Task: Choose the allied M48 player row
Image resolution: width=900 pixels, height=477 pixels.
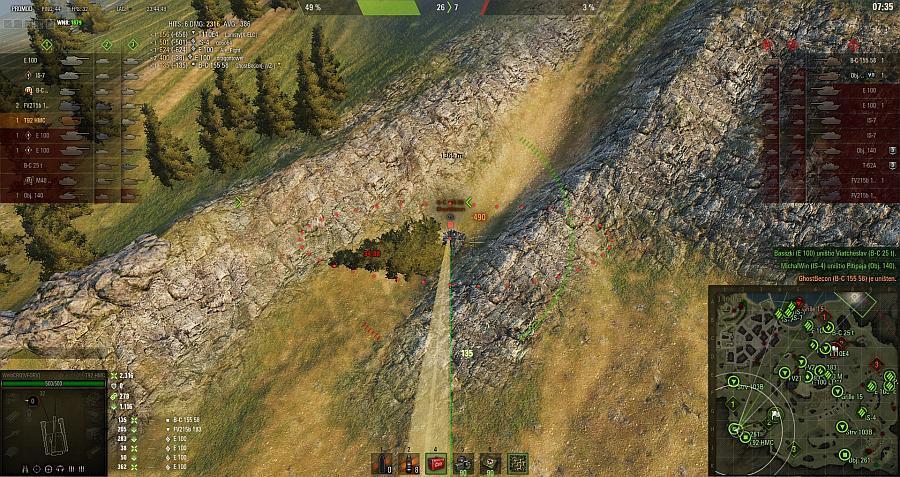Action: [x=40, y=179]
